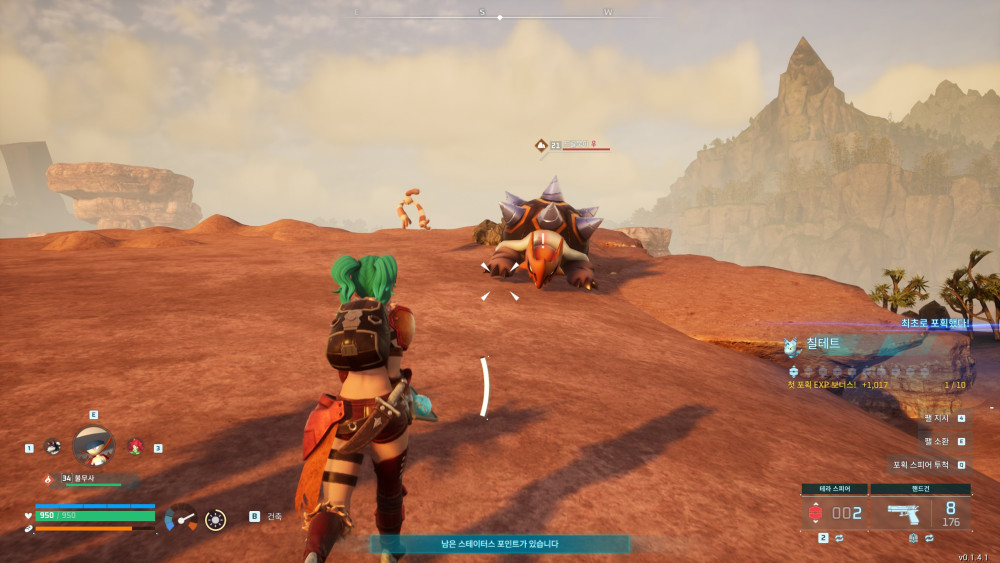
Task: Click the 포획 스피어 투척 throw sphere option
Action: 929,465
